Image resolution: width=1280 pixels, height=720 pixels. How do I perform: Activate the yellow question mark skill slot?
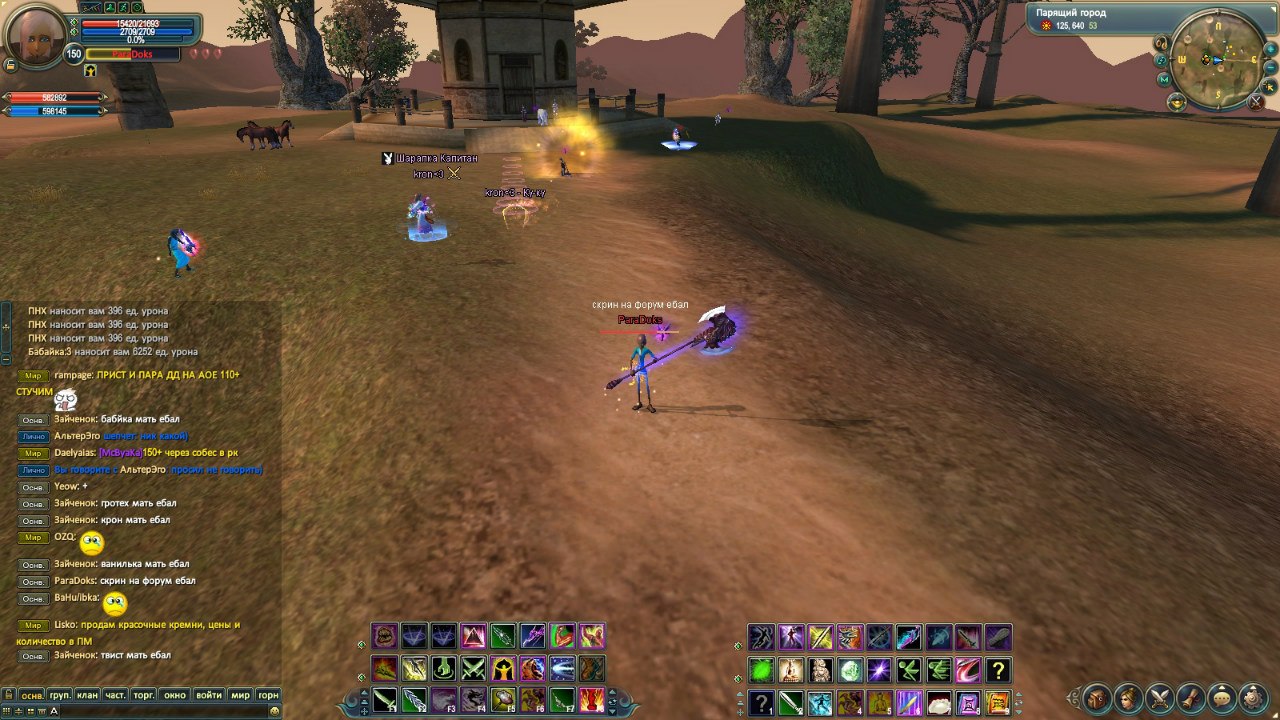click(x=997, y=669)
